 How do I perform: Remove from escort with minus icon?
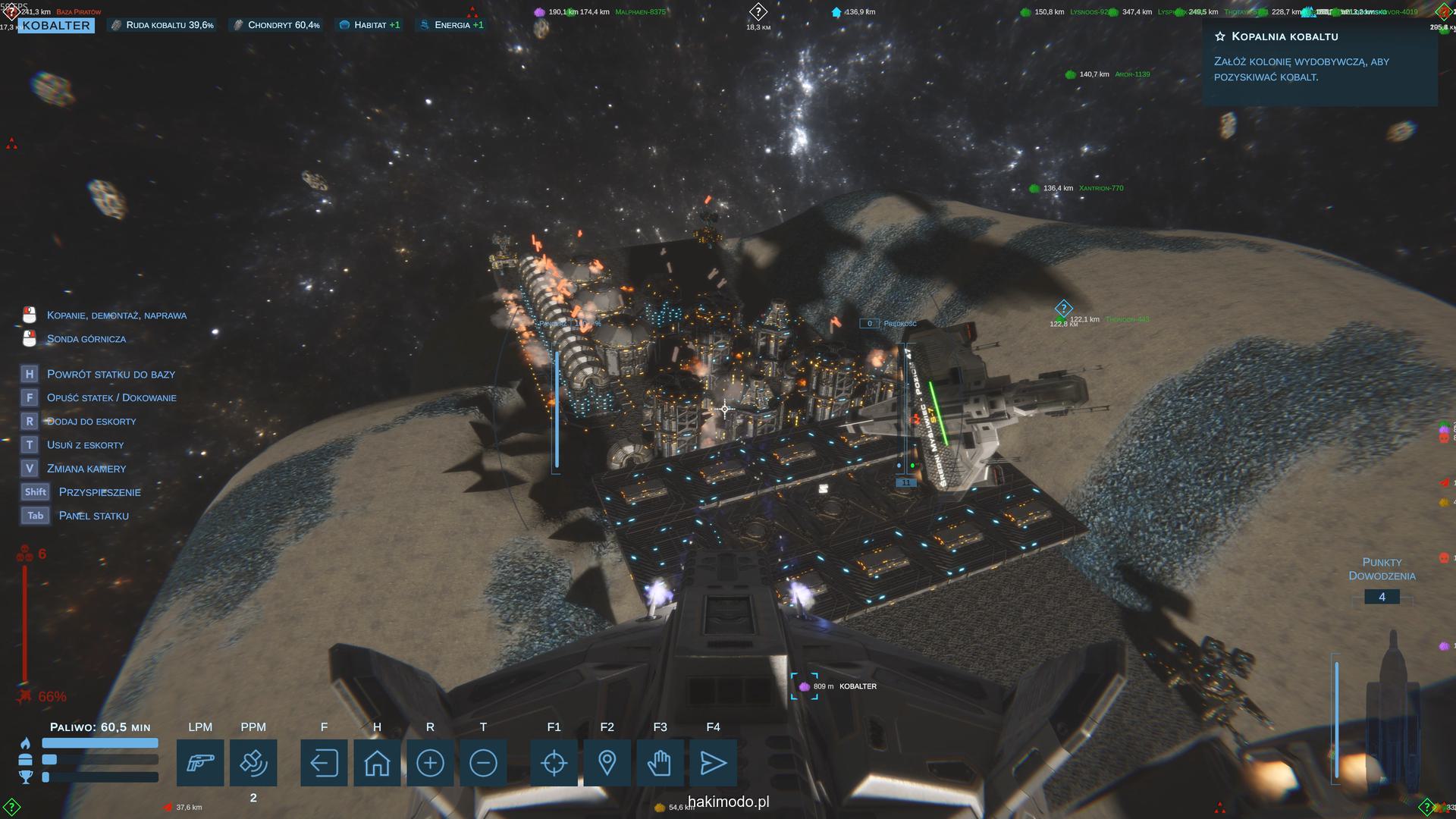[483, 762]
